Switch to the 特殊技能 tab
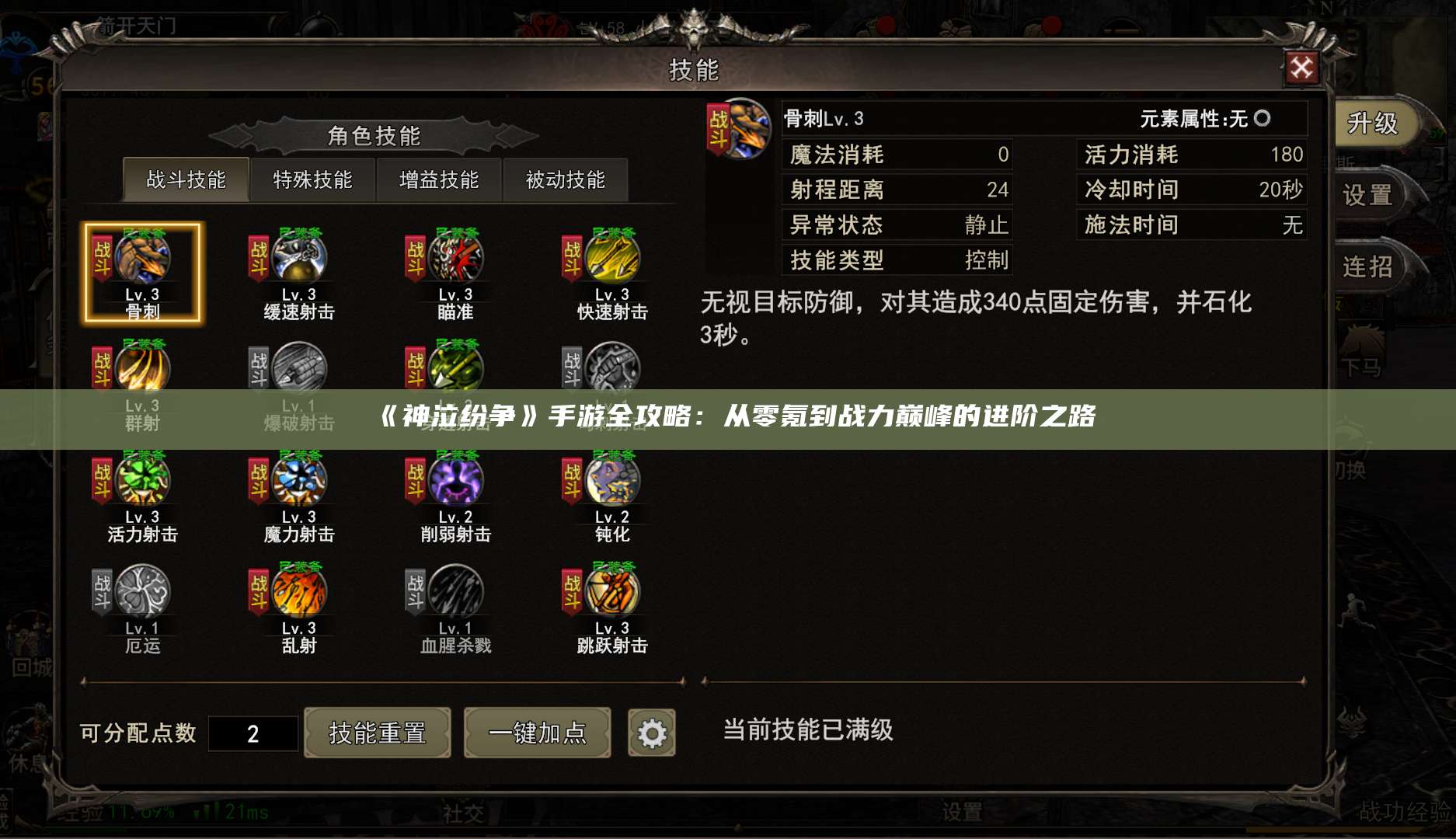Screen dimensions: 1456x839 (x=312, y=179)
